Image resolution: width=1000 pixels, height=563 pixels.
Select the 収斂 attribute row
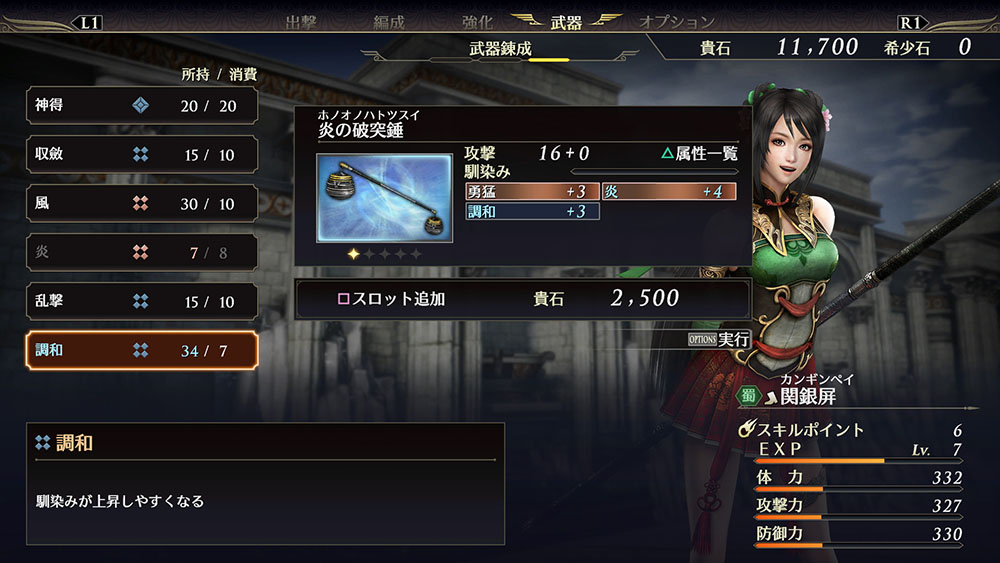(x=142, y=155)
